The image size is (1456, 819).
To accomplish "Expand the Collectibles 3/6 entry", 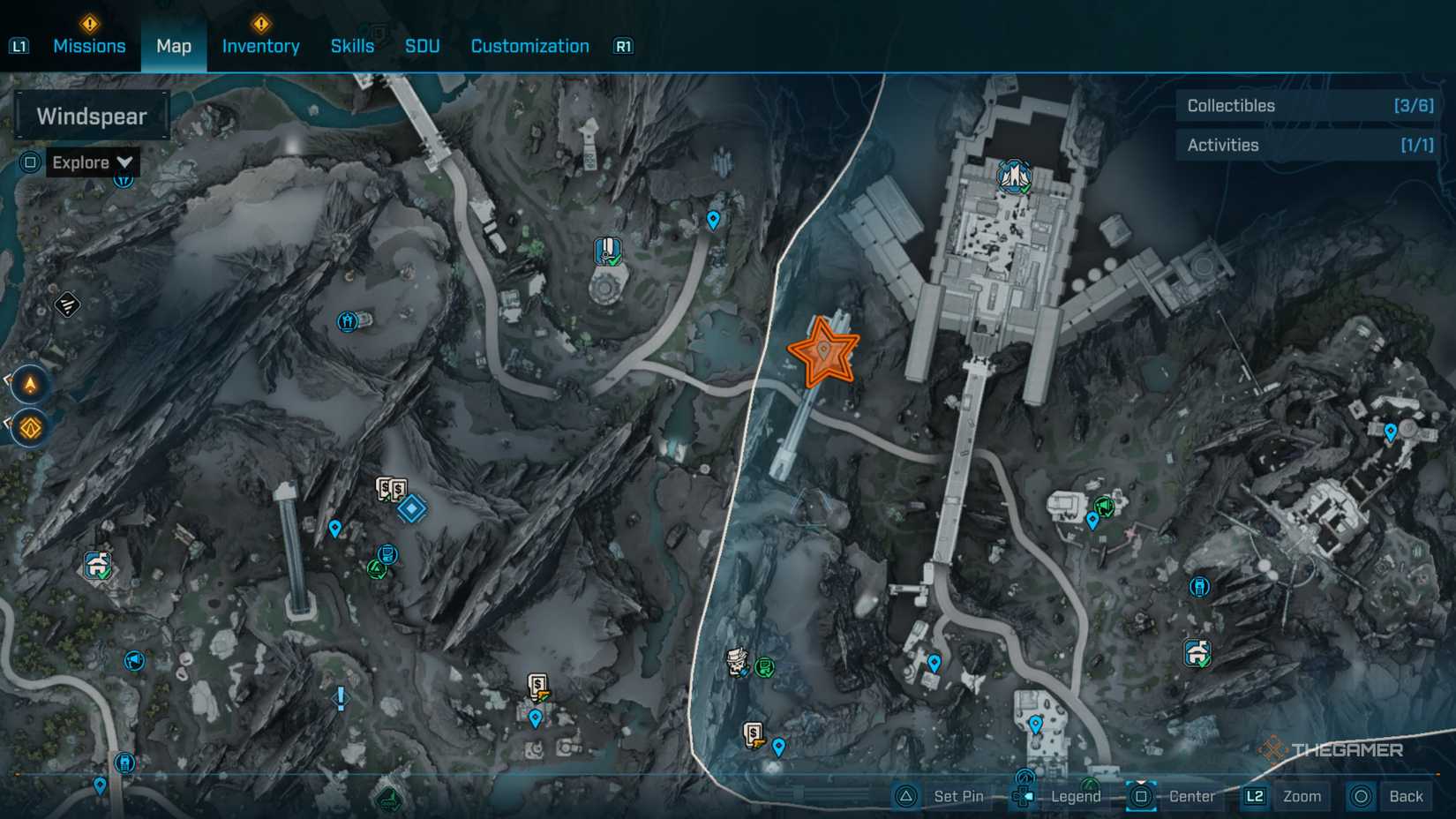I will click(x=1304, y=105).
